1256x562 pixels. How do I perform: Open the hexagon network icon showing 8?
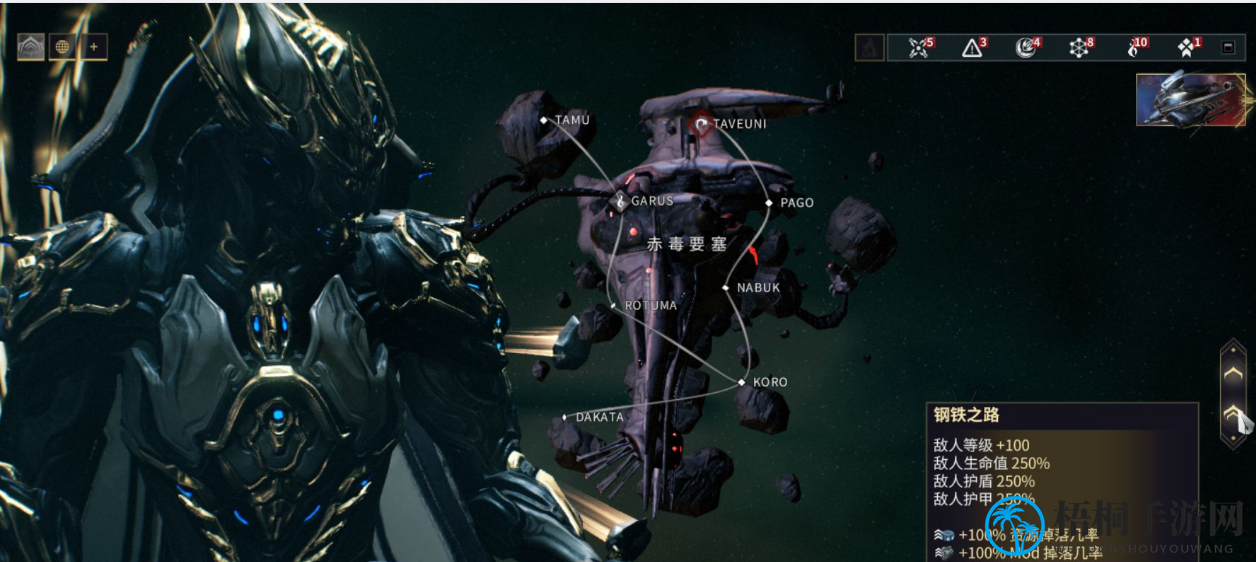point(1080,47)
